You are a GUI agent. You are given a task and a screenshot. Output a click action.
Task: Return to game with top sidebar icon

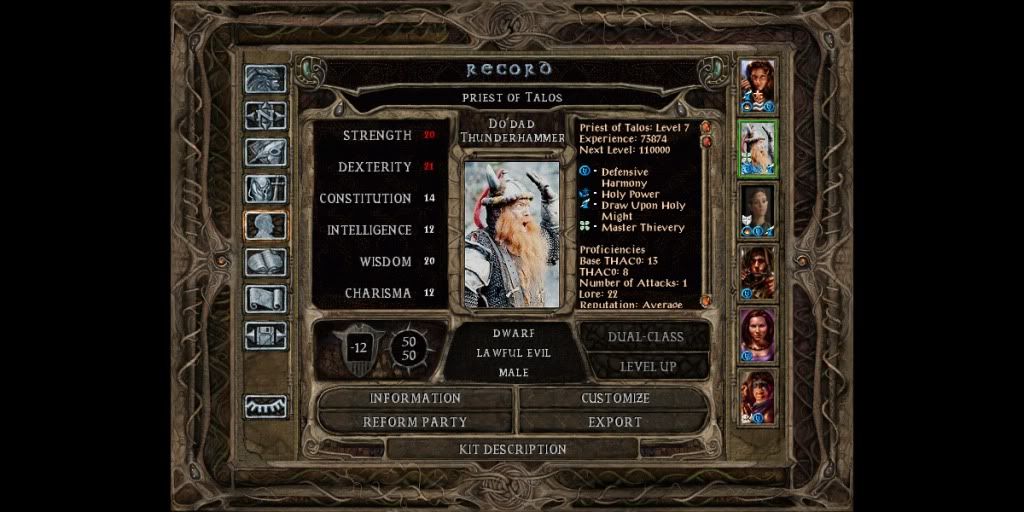click(x=266, y=79)
